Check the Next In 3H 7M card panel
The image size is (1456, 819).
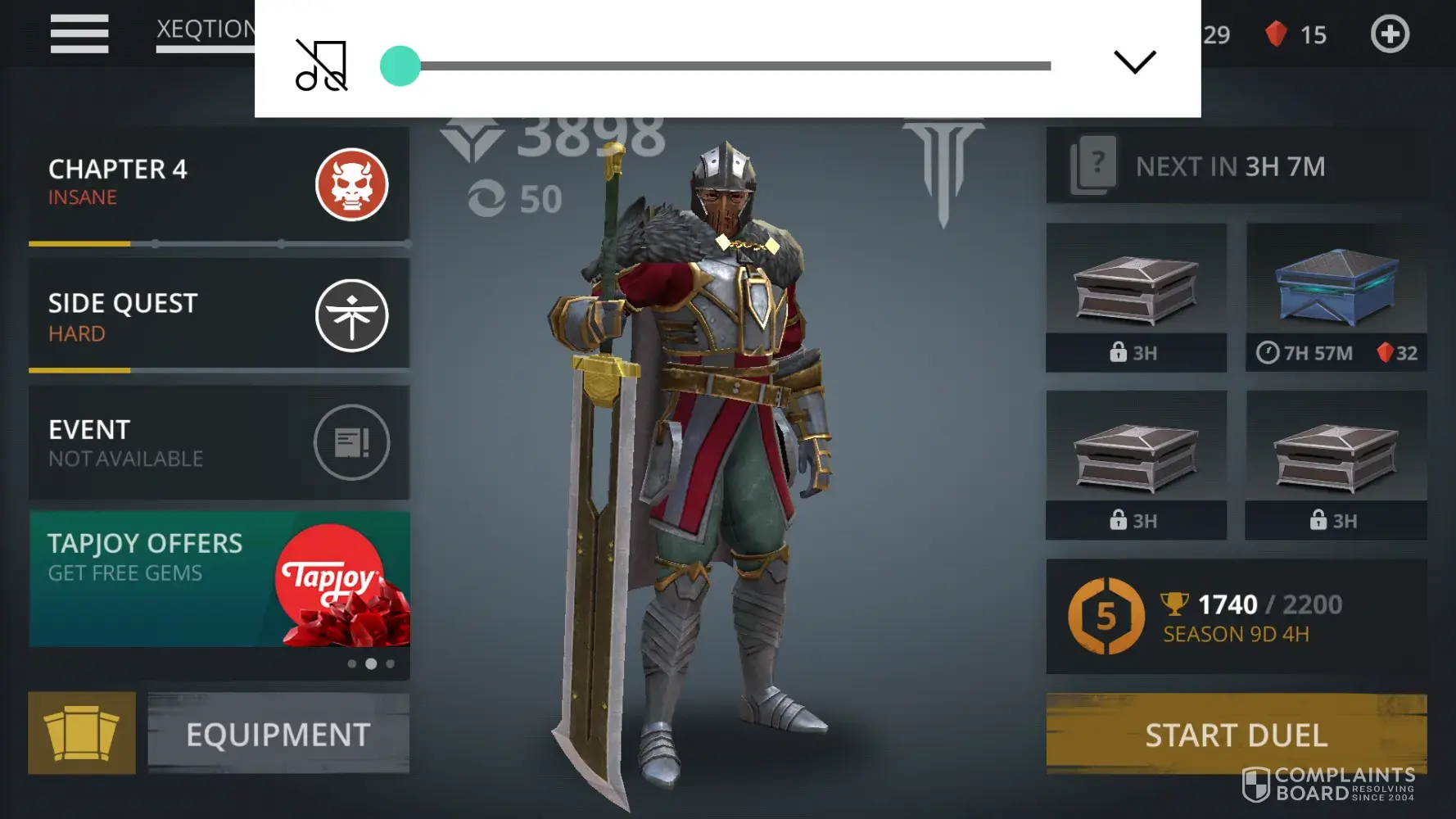1236,166
